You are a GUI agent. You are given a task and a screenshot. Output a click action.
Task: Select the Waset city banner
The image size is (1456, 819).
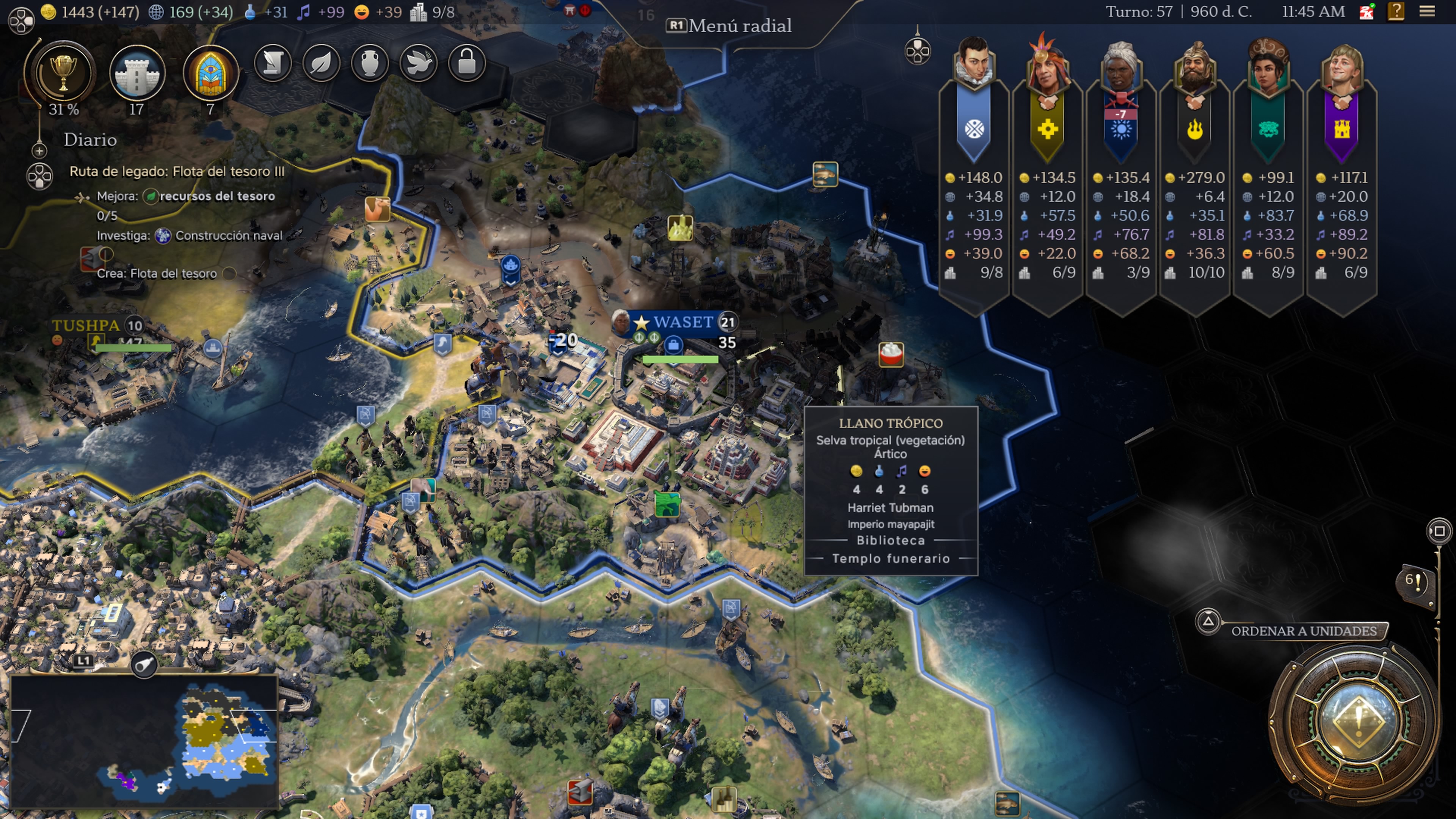click(x=683, y=322)
